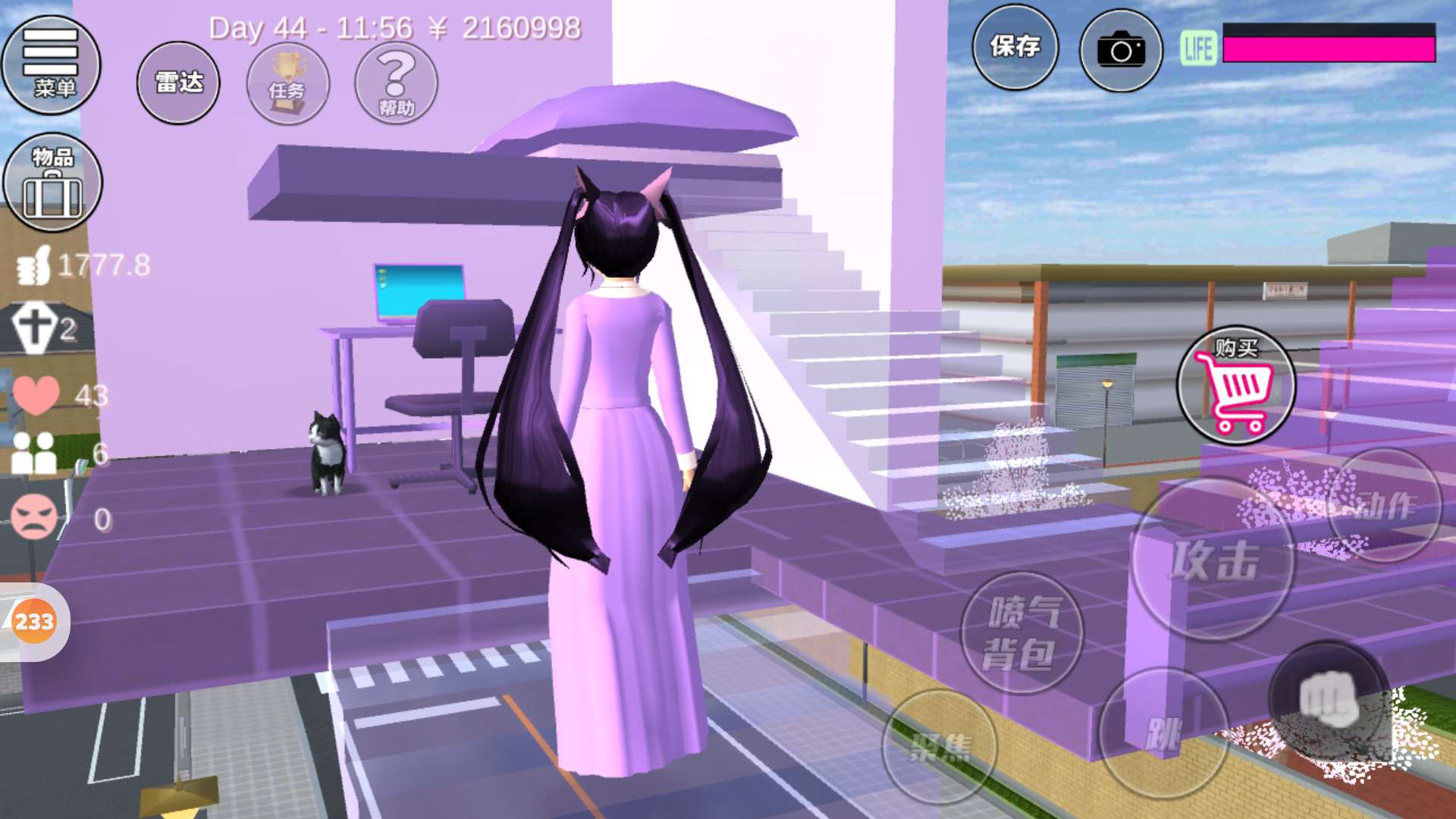Toggle the 雷达 radar button
1456x819 pixels.
click(178, 83)
